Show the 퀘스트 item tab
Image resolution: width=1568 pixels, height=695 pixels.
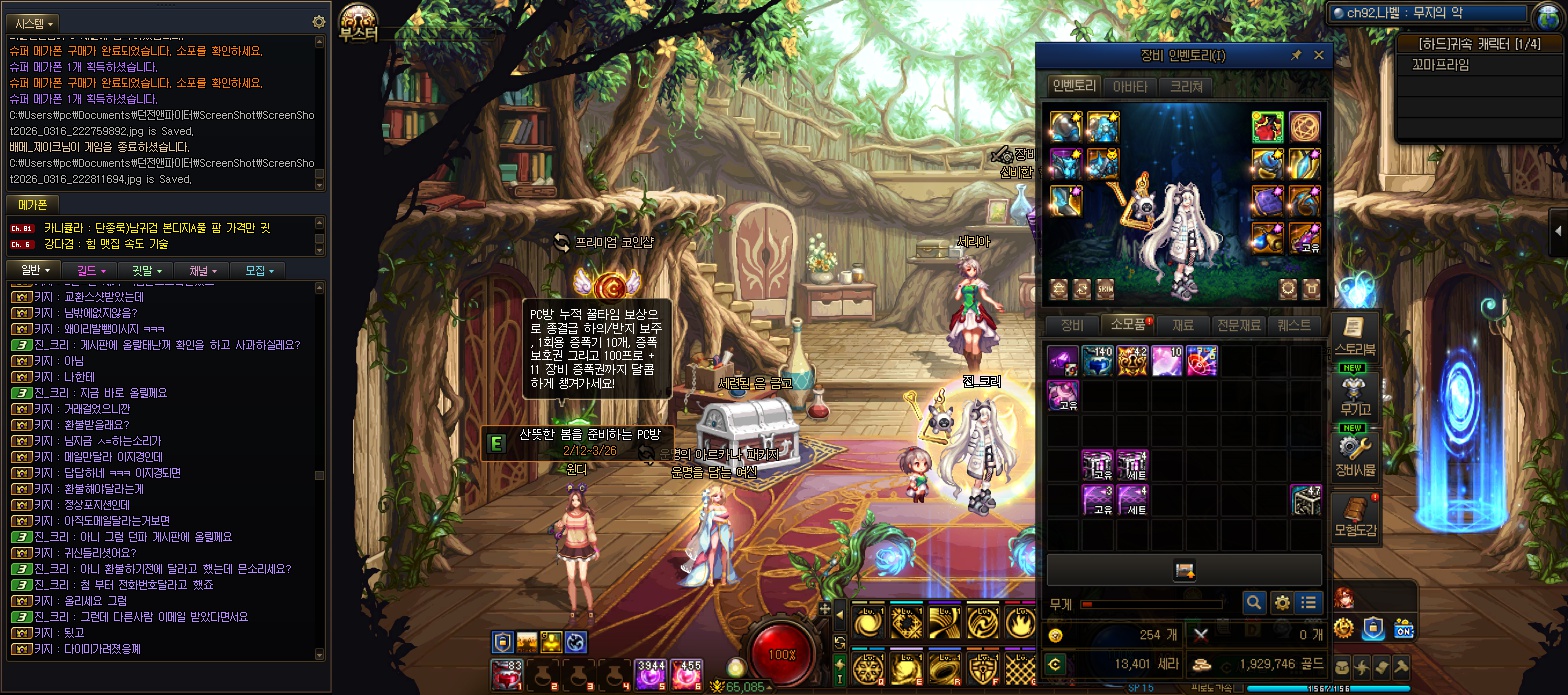[1295, 325]
